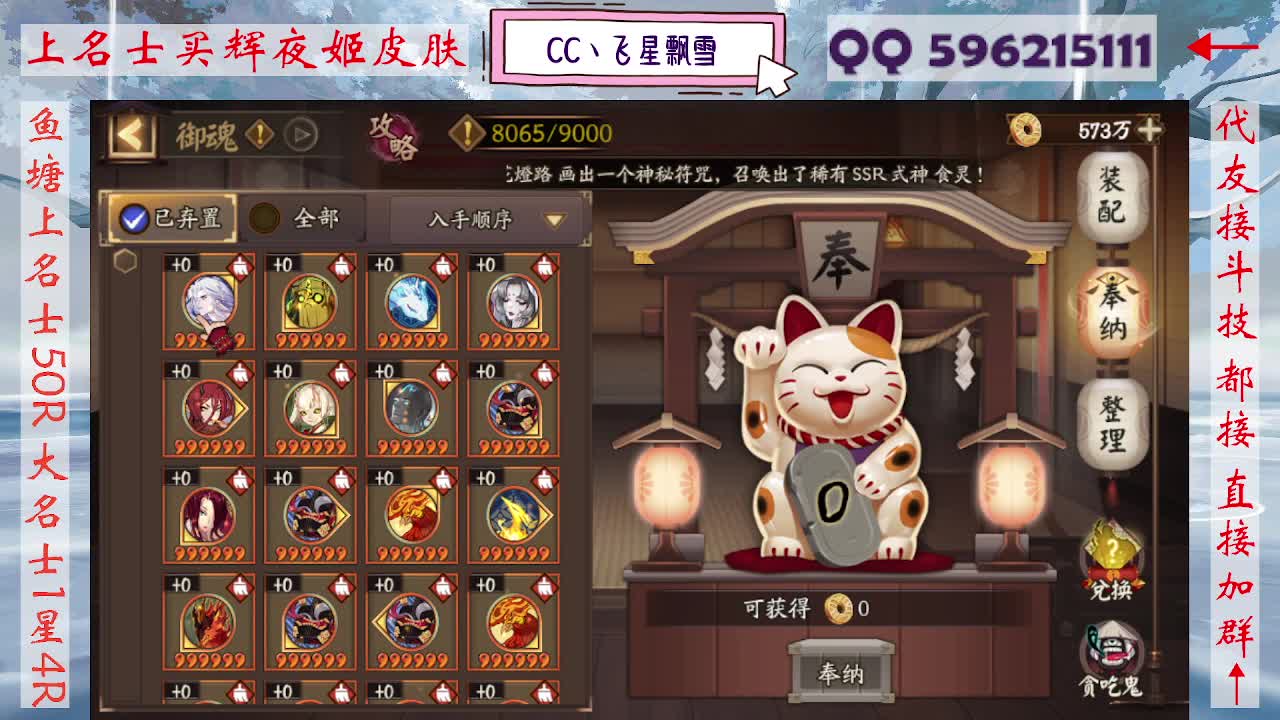
Task: Click the dropdown arrow on sort order selector
Action: [555, 219]
